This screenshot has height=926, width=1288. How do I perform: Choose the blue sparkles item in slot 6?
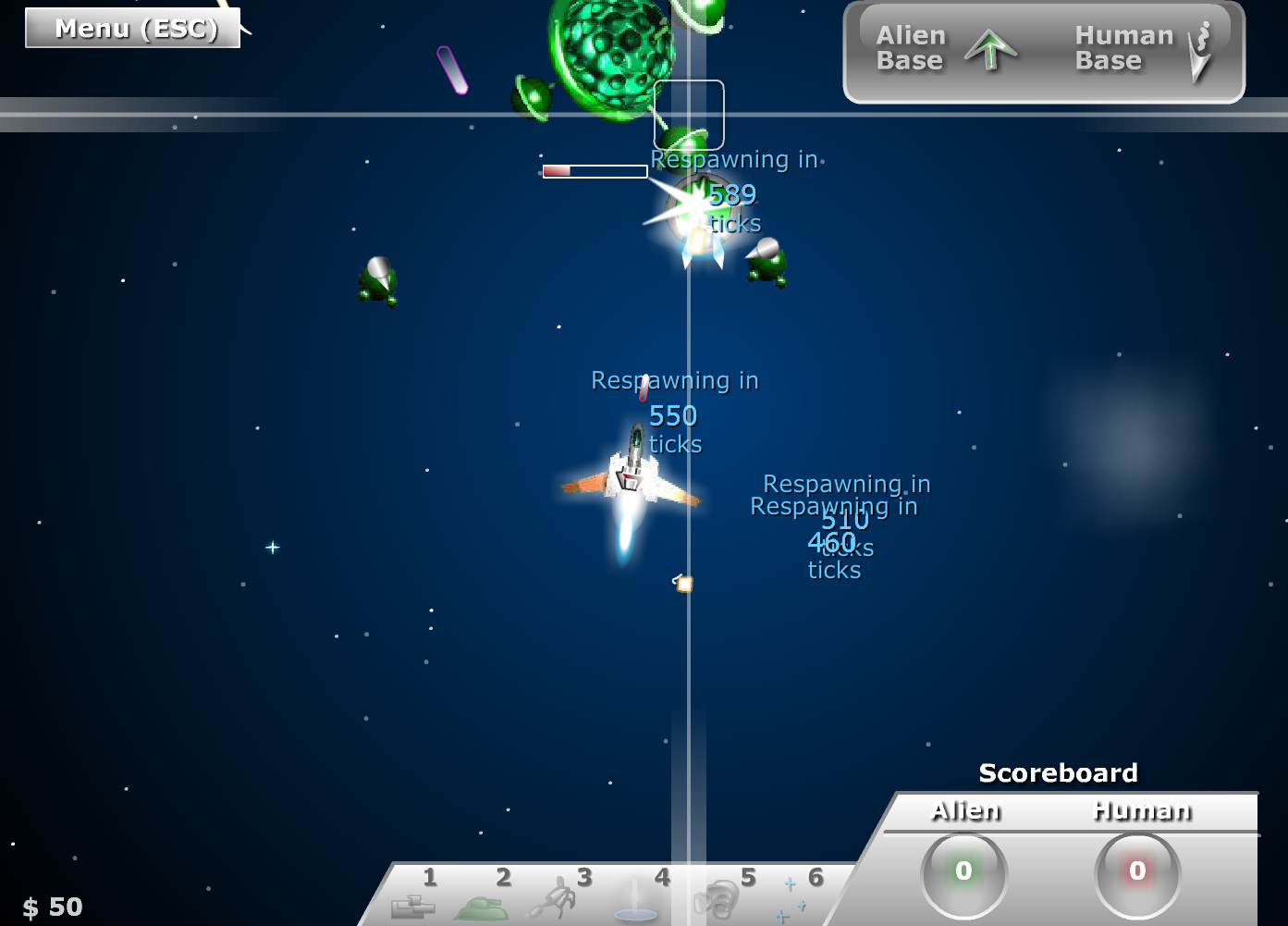click(x=791, y=901)
